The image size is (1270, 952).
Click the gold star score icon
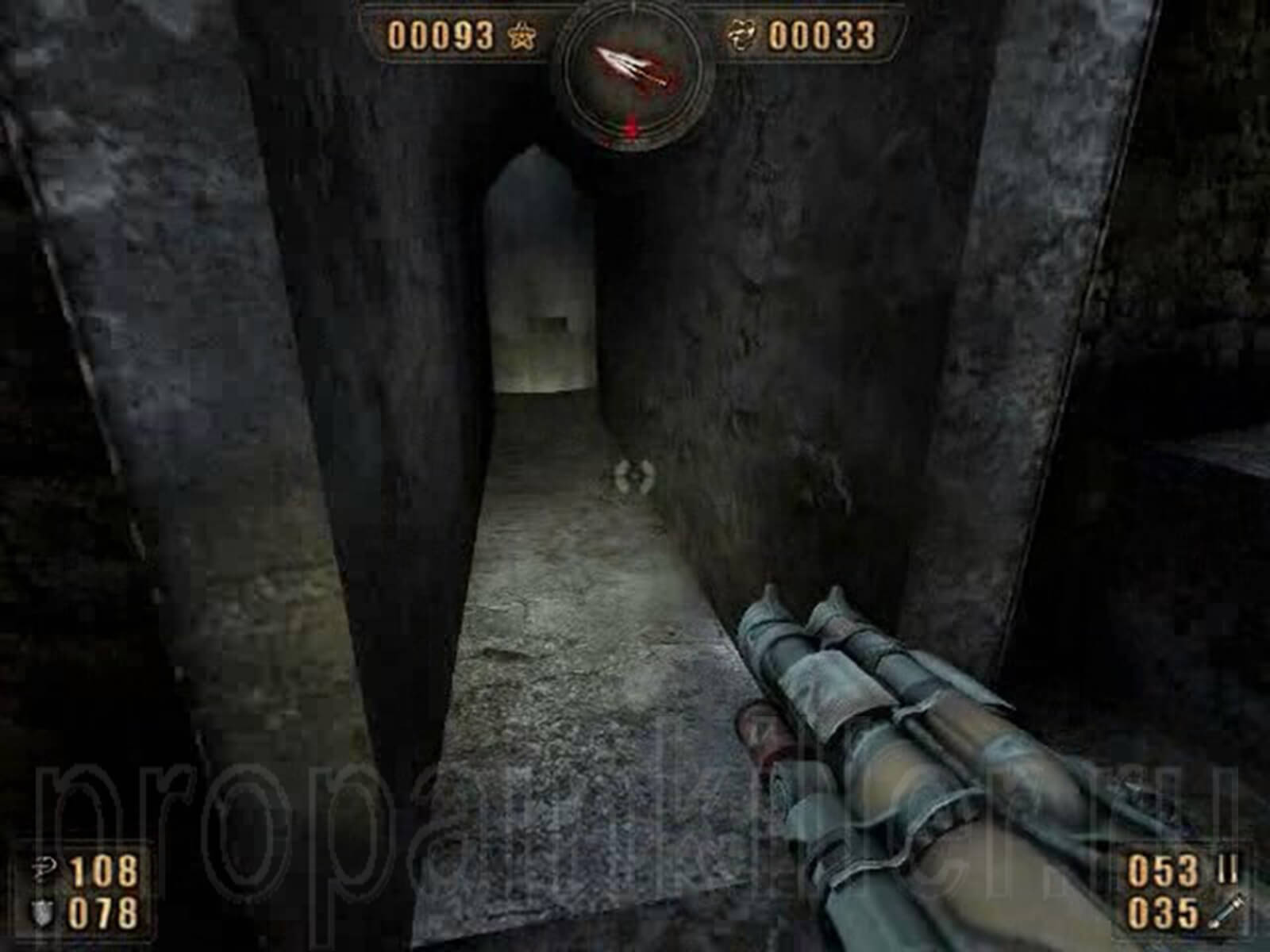[x=522, y=34]
